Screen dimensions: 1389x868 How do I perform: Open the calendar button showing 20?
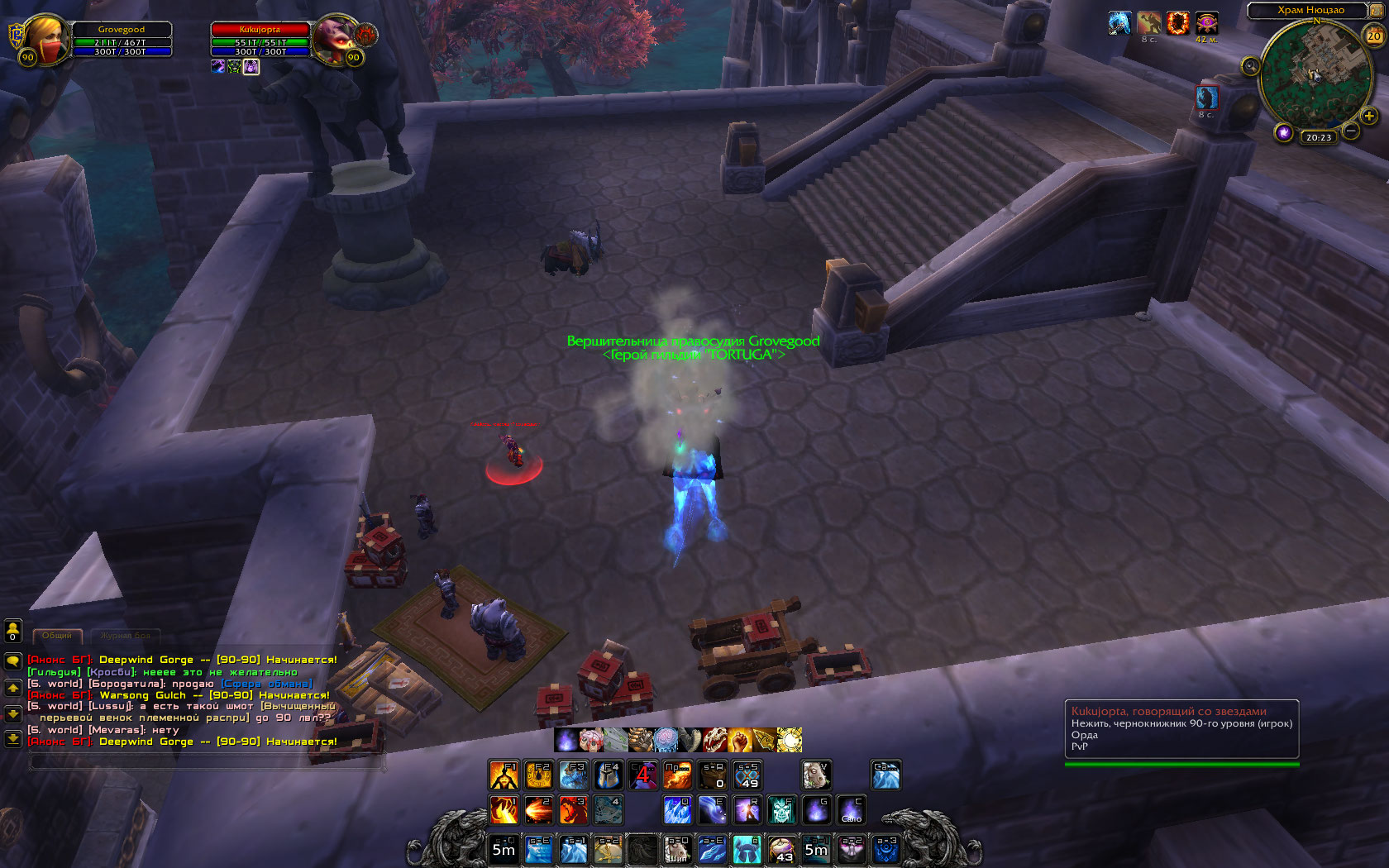1373,36
